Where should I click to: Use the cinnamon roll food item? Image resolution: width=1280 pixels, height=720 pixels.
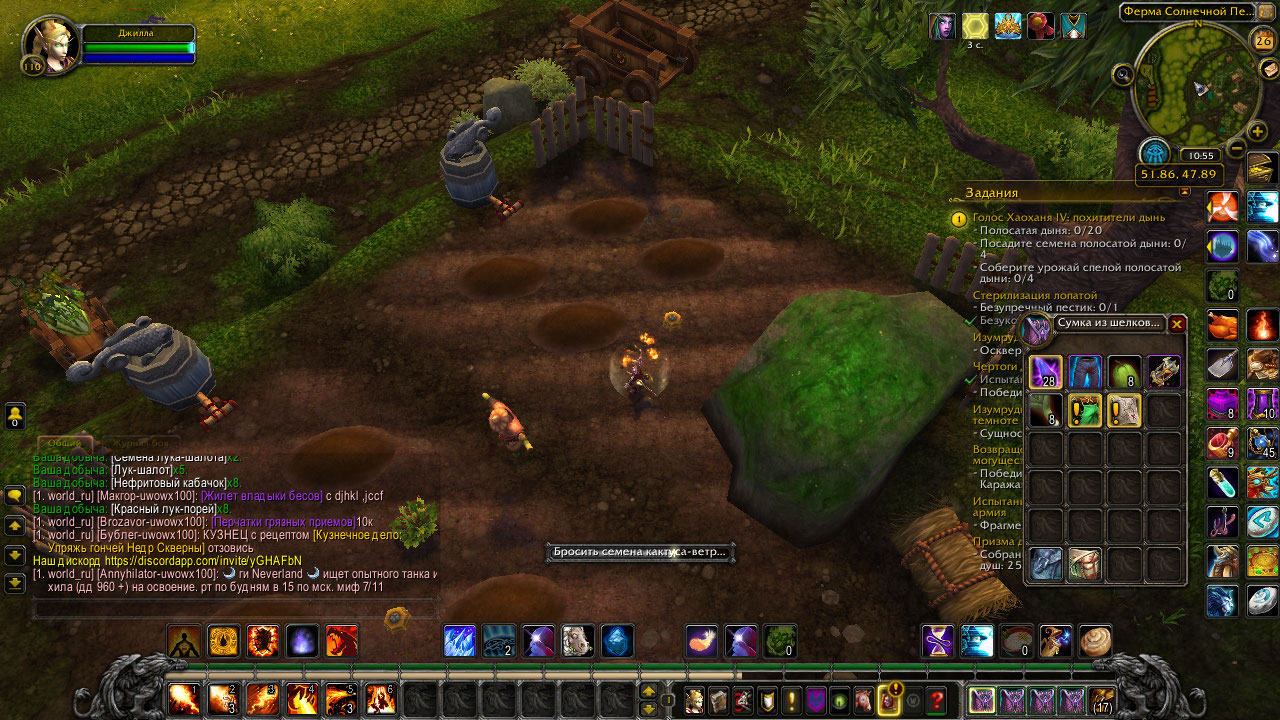(1095, 641)
